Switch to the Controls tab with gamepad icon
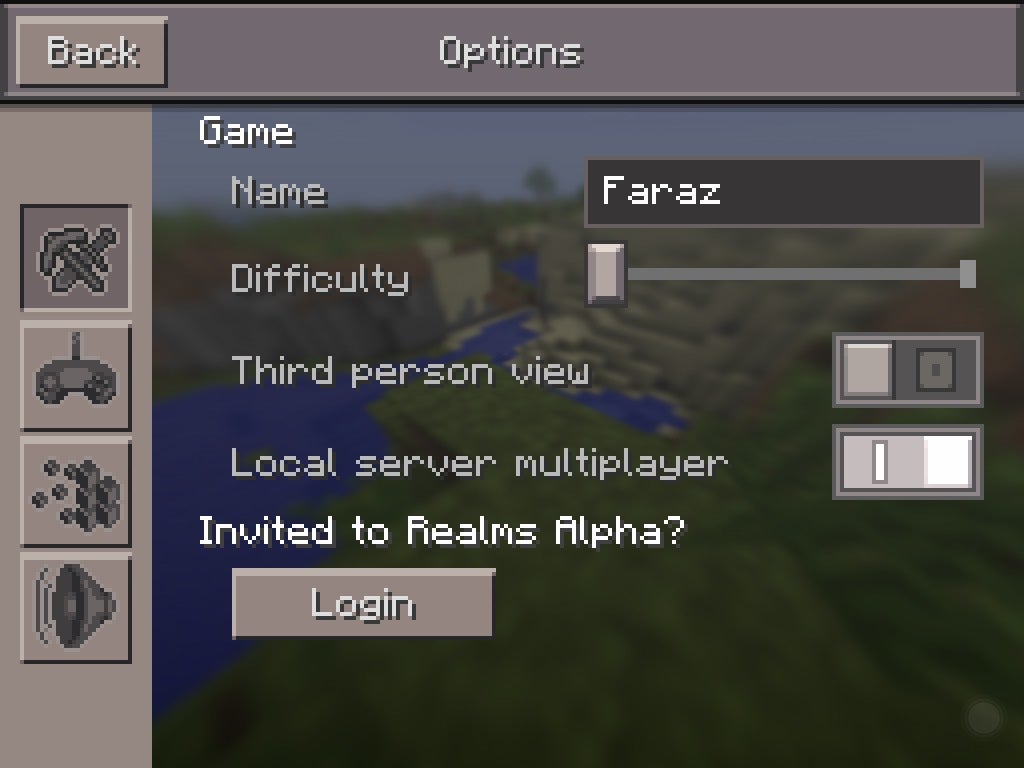The height and width of the screenshot is (768, 1024). pos(76,376)
